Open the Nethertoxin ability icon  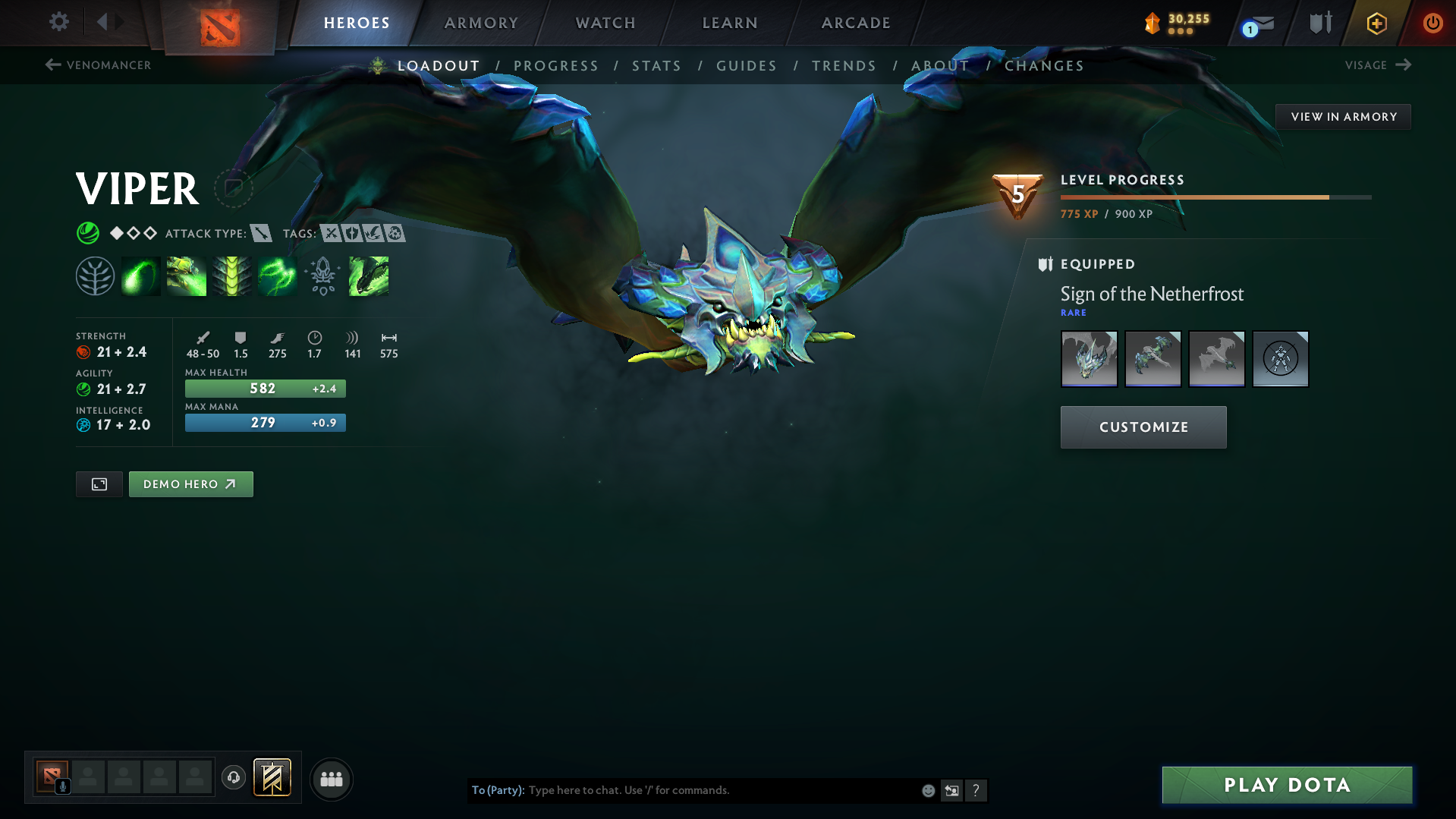(x=186, y=276)
